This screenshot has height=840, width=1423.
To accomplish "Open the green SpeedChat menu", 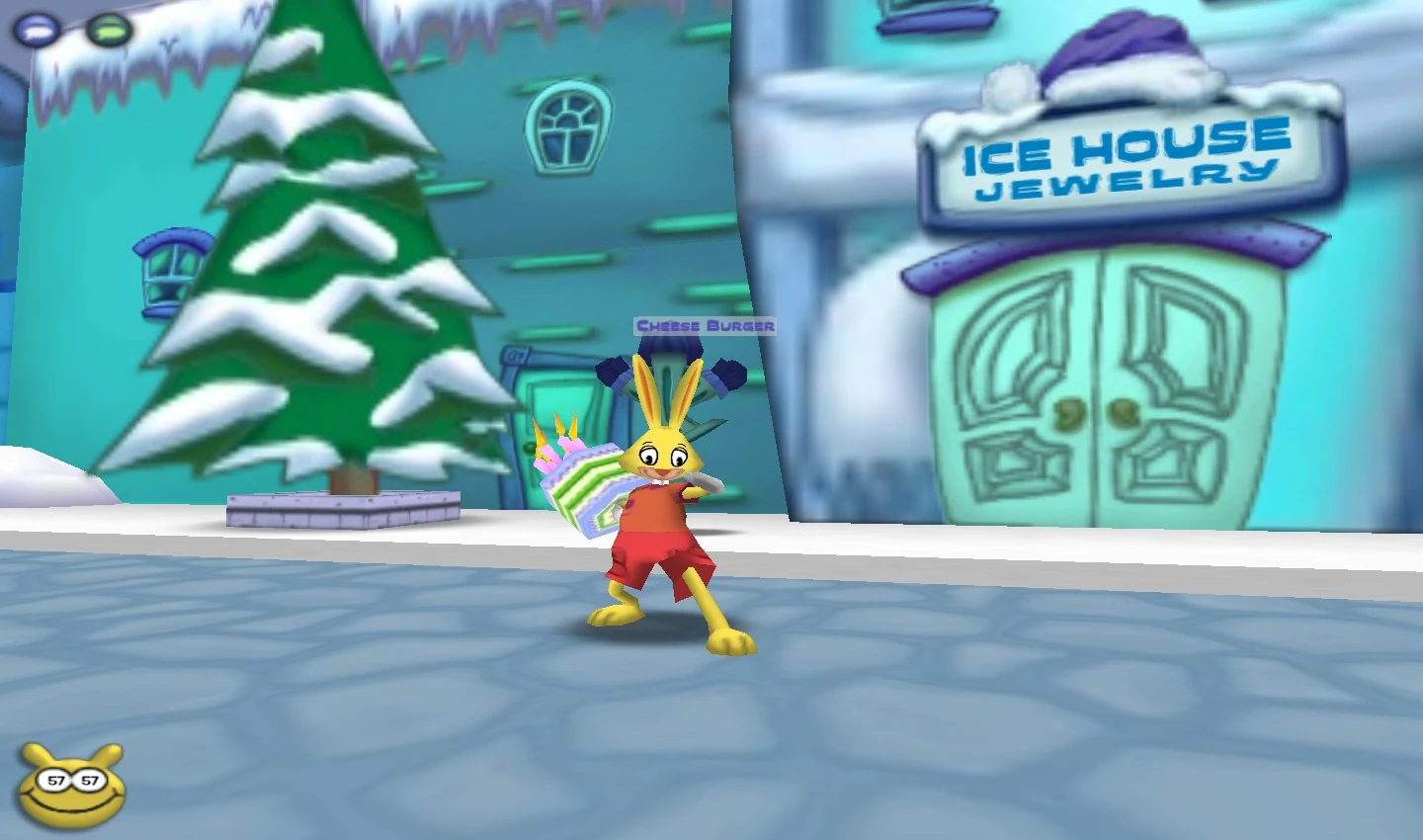I will [x=107, y=30].
